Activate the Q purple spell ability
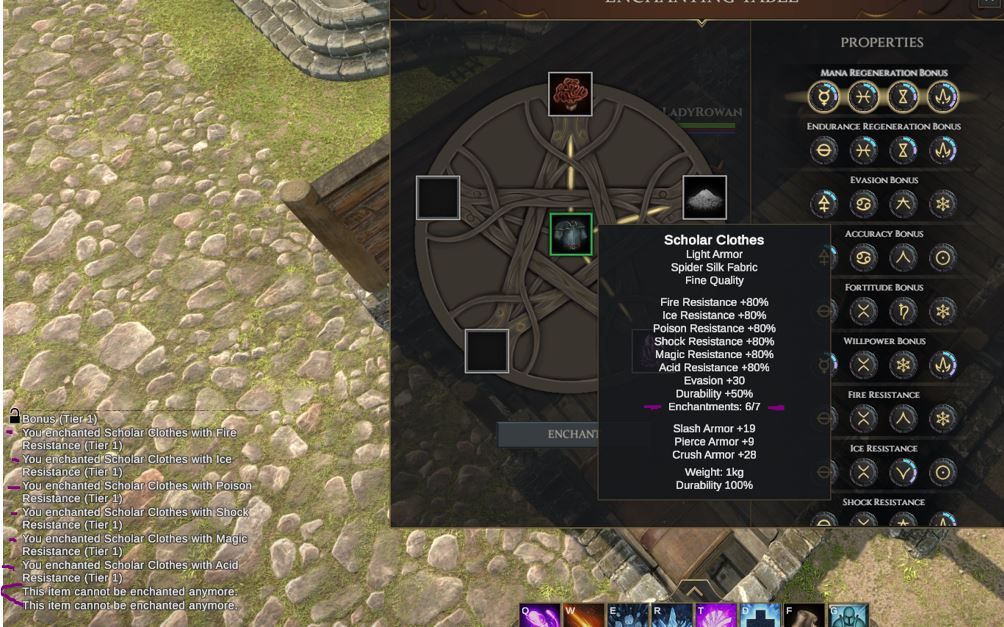 539,615
